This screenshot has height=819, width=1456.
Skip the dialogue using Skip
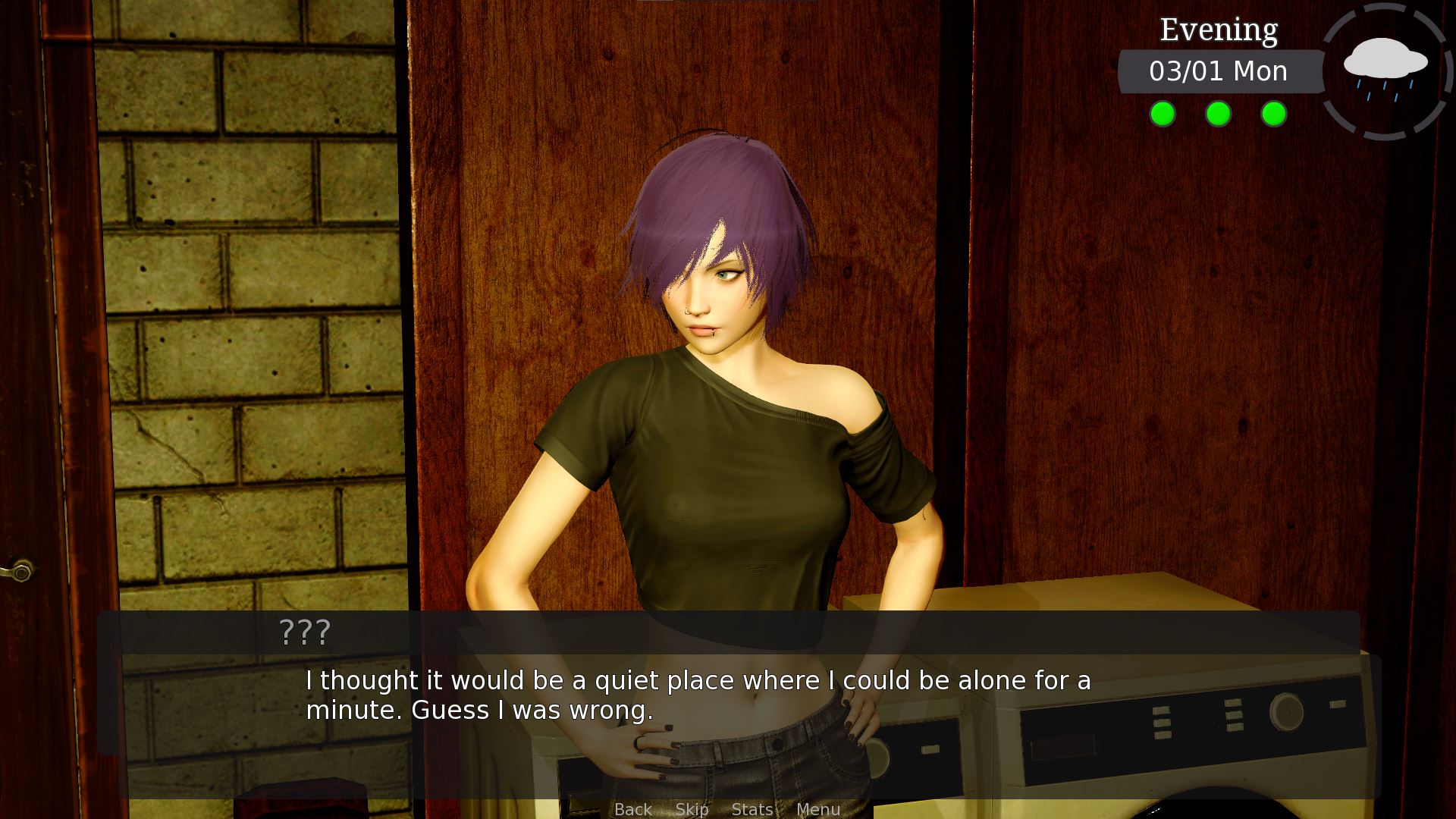(692, 809)
